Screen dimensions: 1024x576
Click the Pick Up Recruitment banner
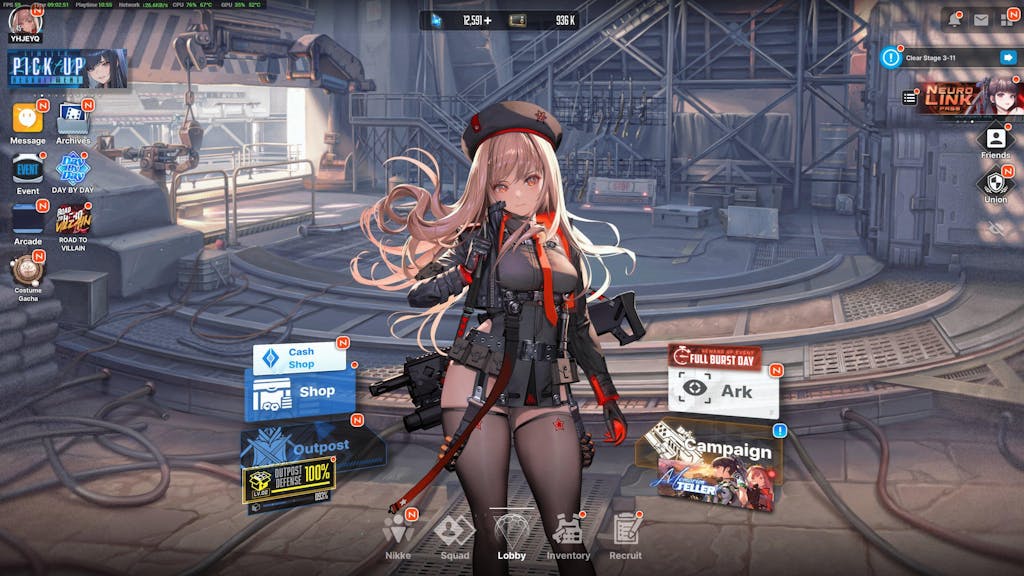[x=68, y=69]
